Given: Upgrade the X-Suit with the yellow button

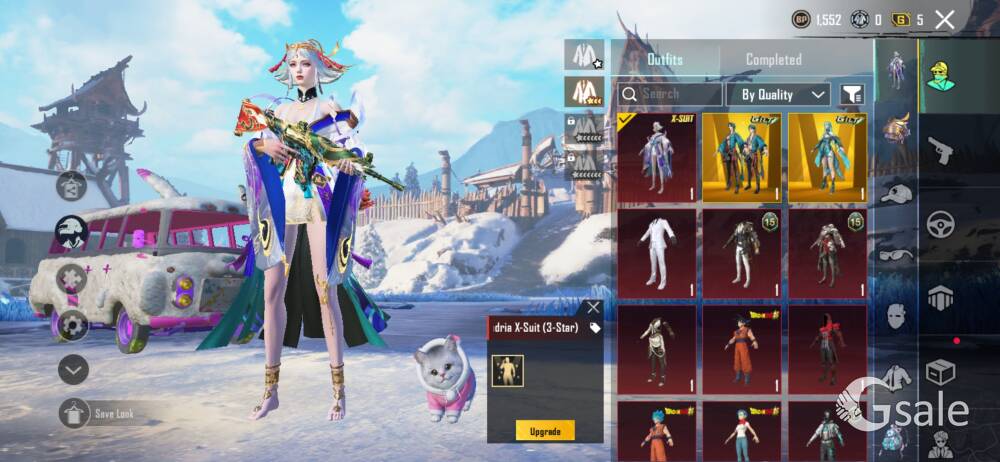Looking at the screenshot, I should tap(545, 430).
